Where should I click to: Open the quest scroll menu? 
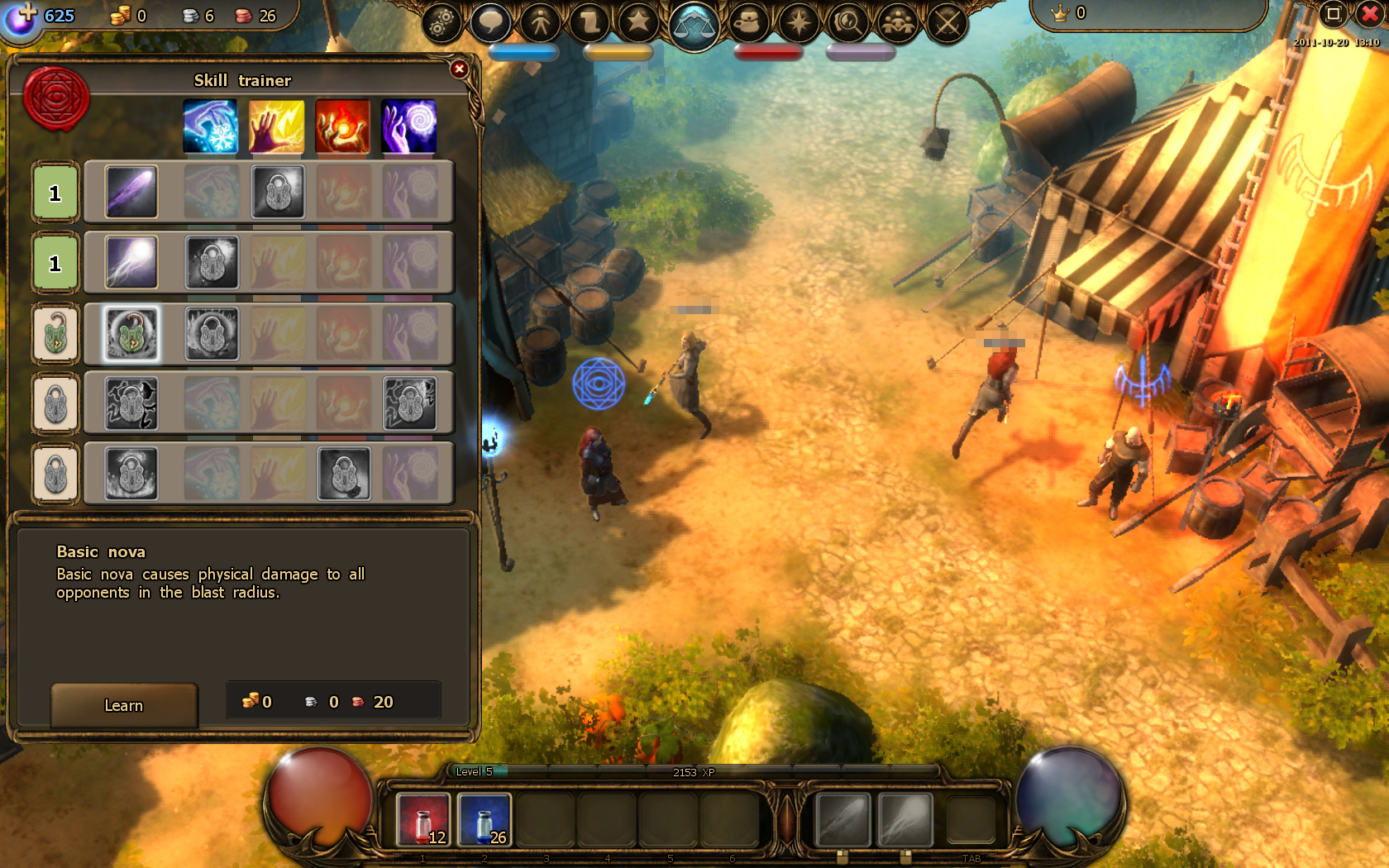[589, 22]
